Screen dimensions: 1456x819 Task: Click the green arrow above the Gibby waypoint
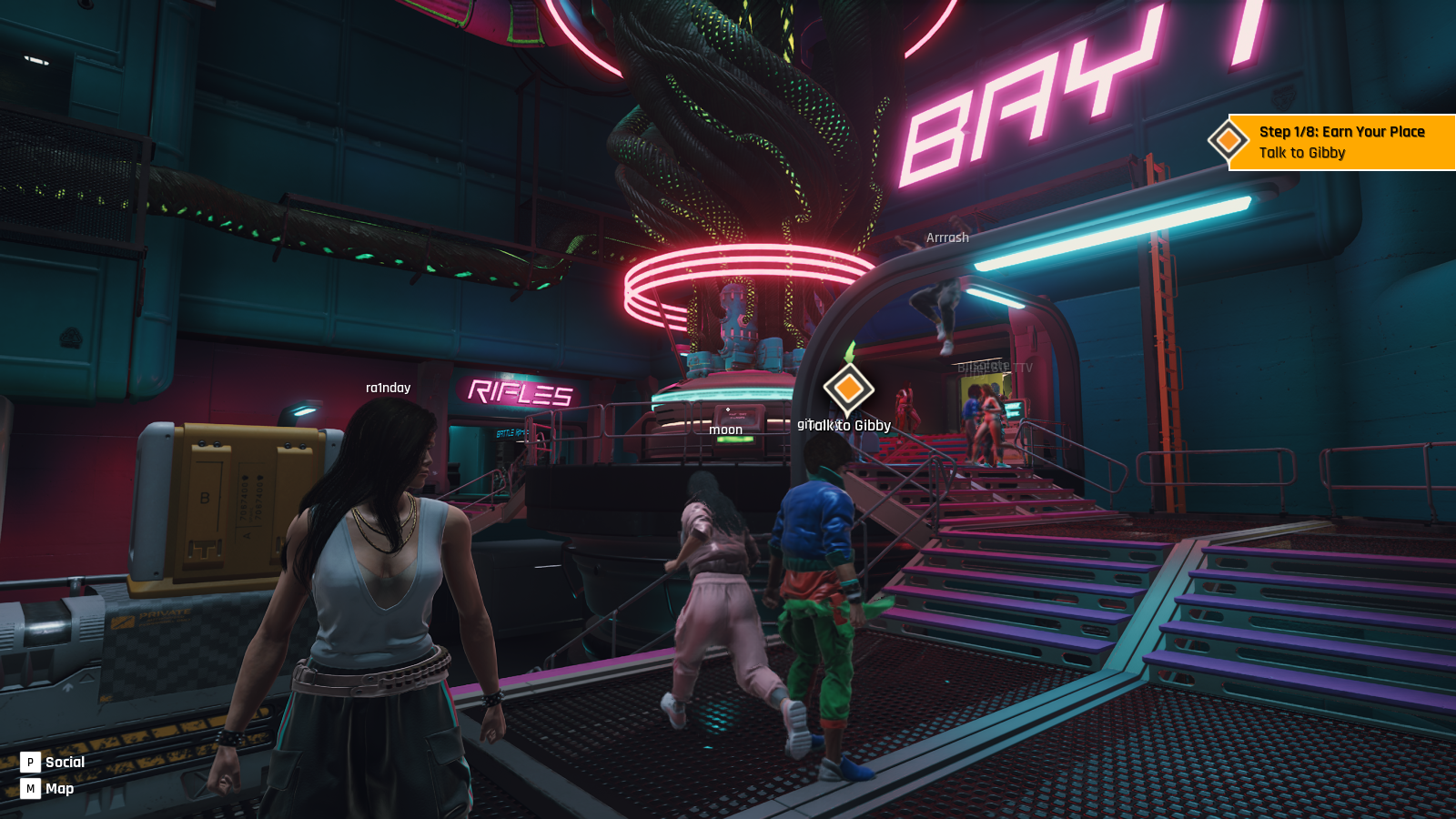(x=849, y=352)
